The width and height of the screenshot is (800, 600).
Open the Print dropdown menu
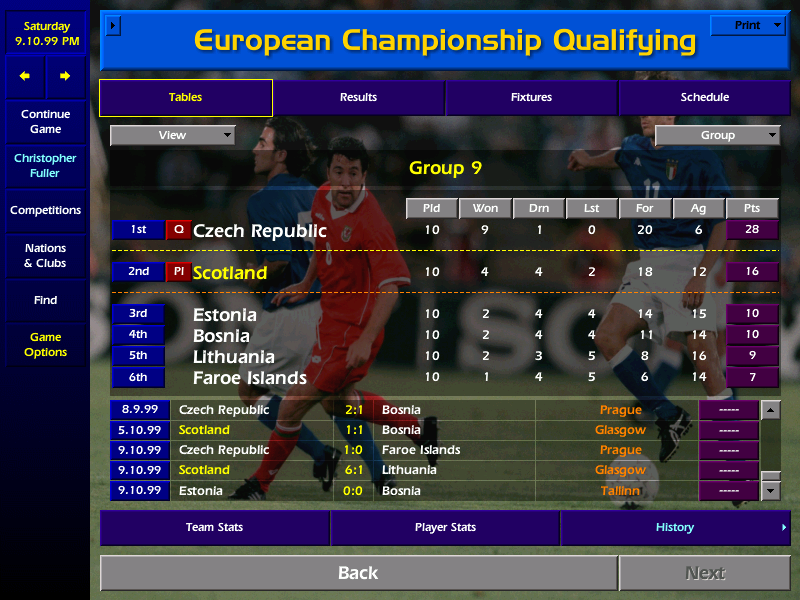pos(747,26)
